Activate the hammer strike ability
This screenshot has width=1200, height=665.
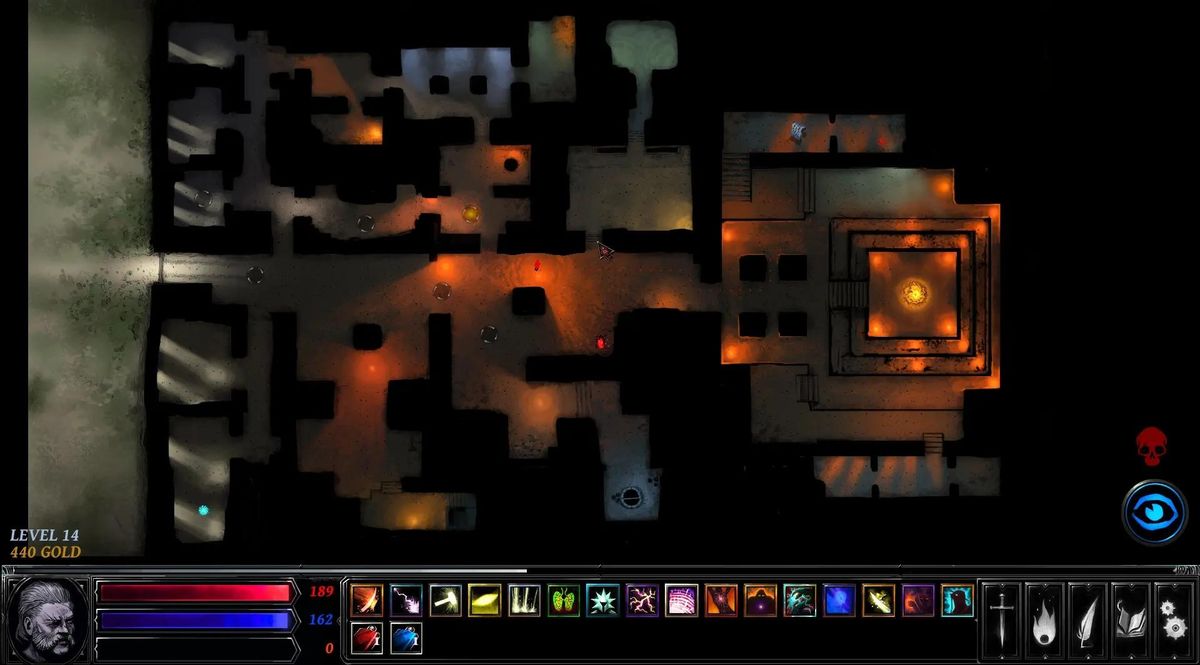click(446, 600)
